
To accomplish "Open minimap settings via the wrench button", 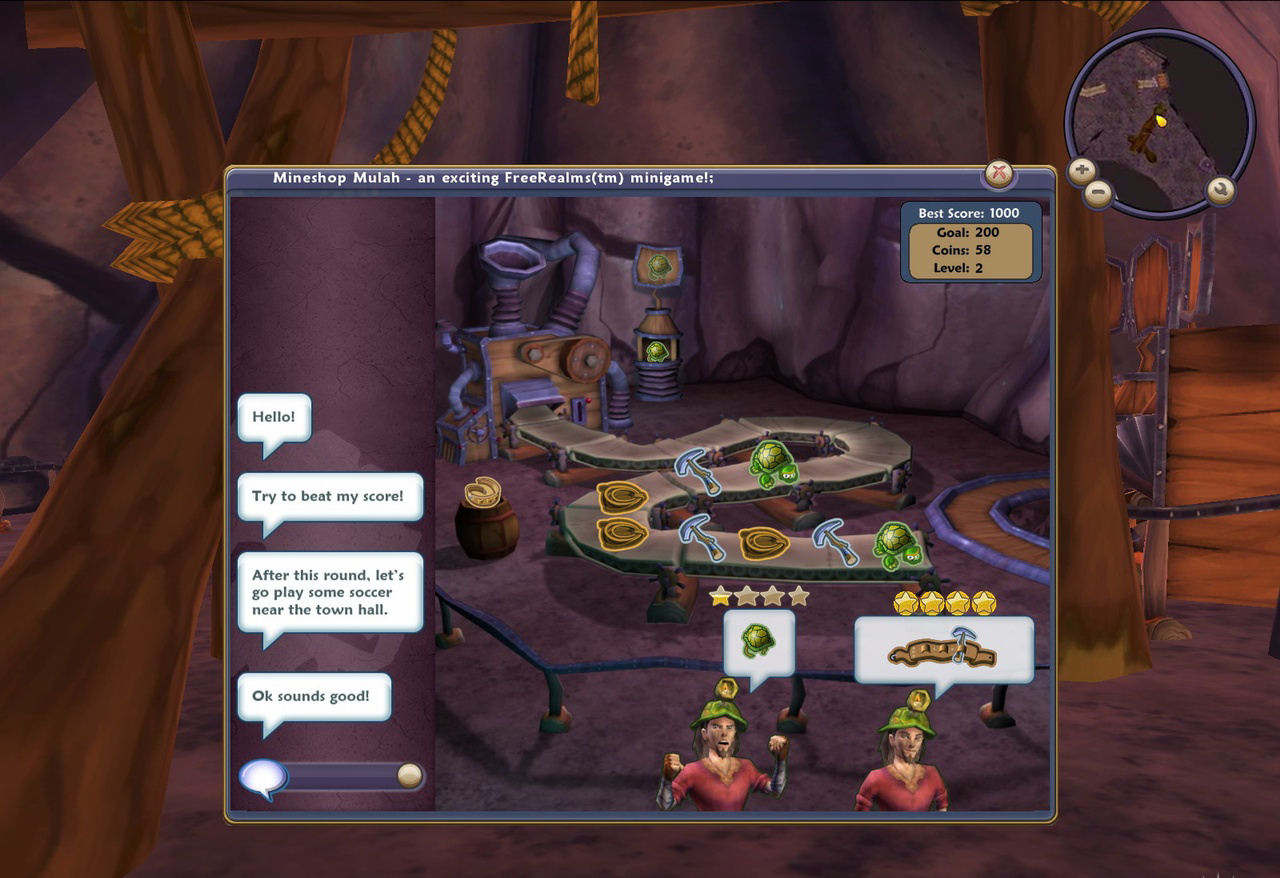I will pos(1220,189).
